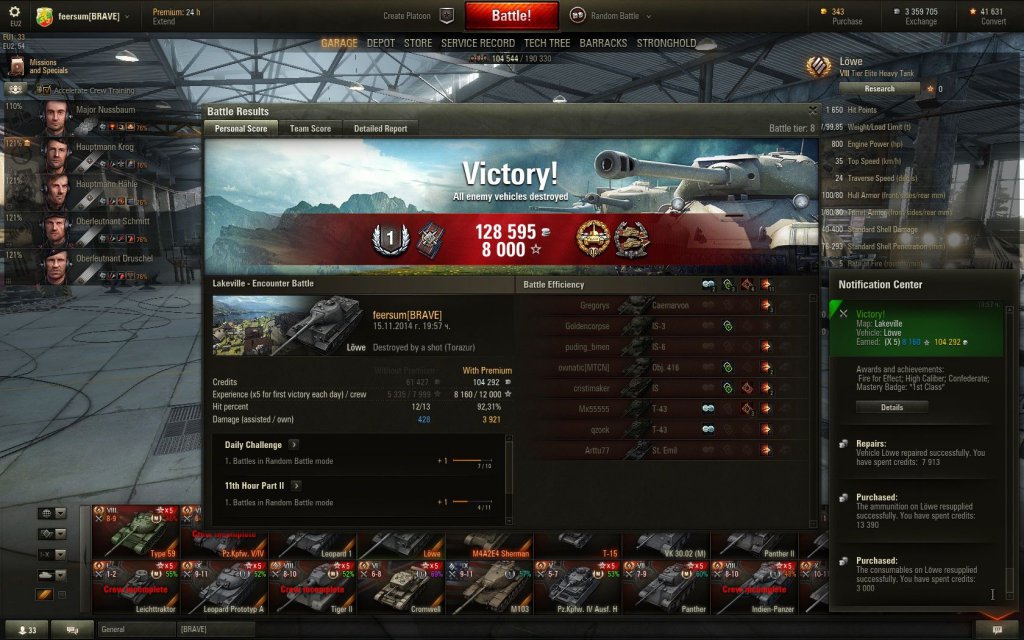Open the Detailed Report tab
Screen dimensions: 1024x640
pyautogui.click(x=380, y=129)
